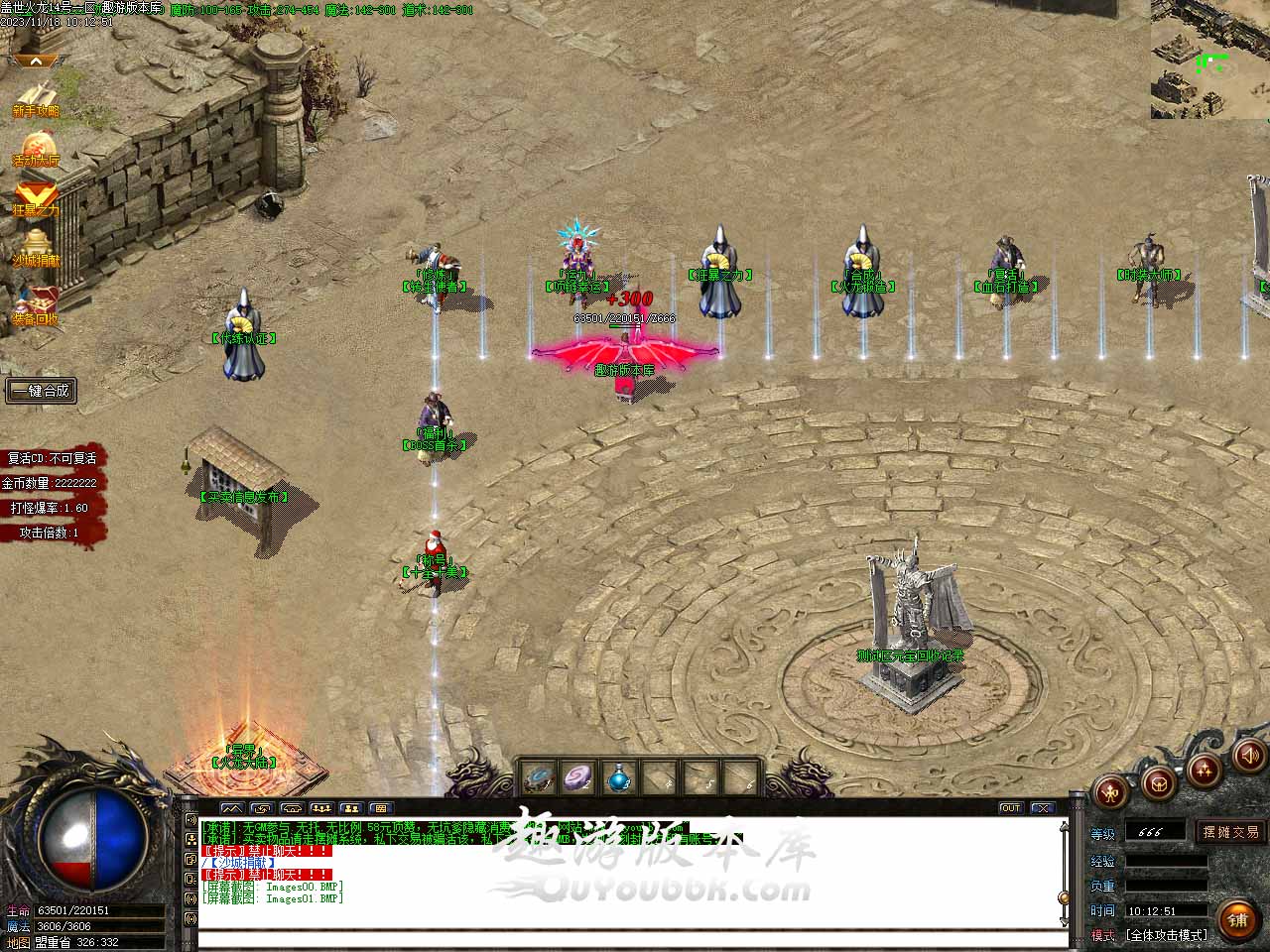Select the first hotbar slot scroll item
Image resolution: width=1270 pixels, height=952 pixels.
click(538, 778)
